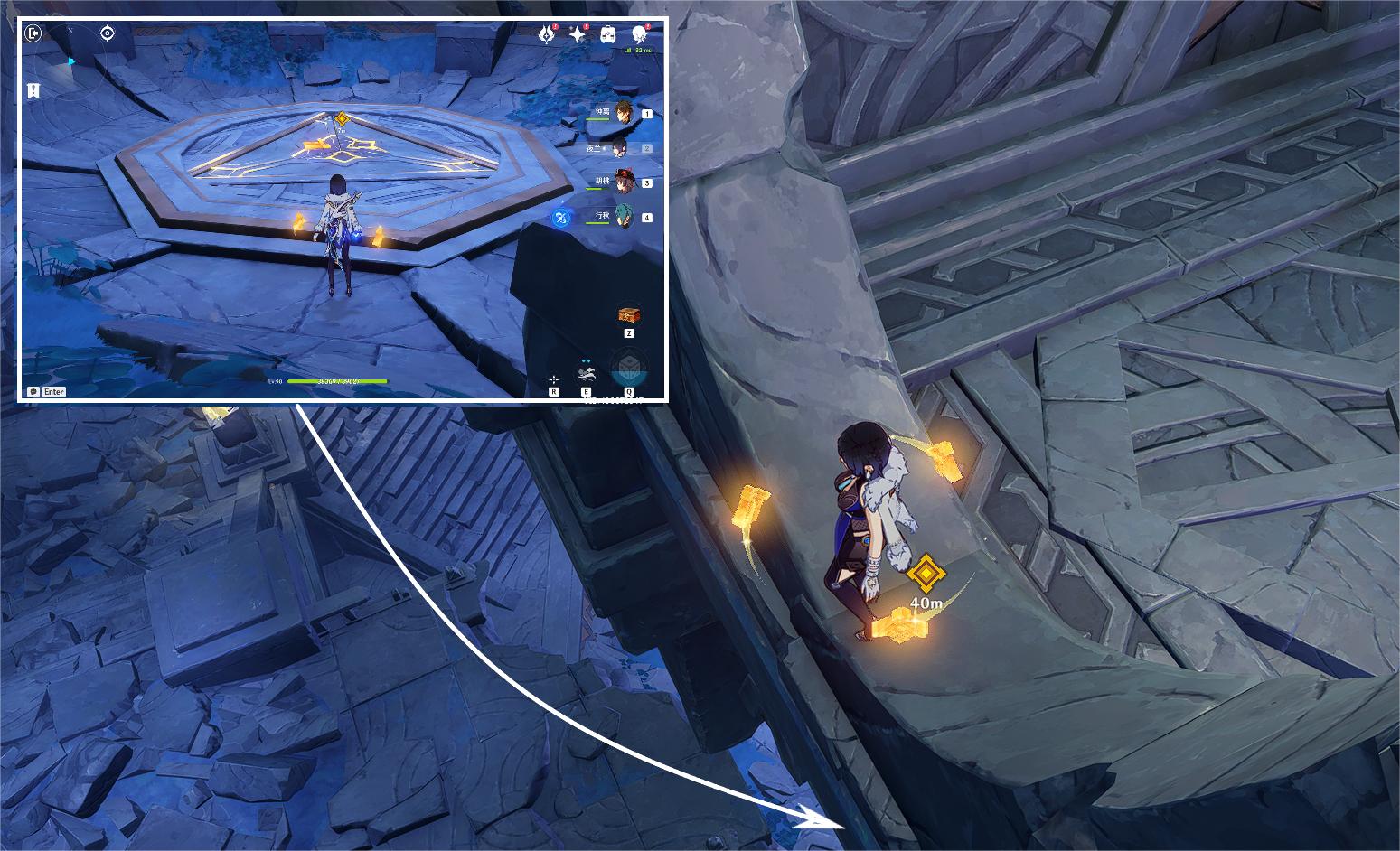Activate the gadget chest bound to Z

(x=630, y=314)
